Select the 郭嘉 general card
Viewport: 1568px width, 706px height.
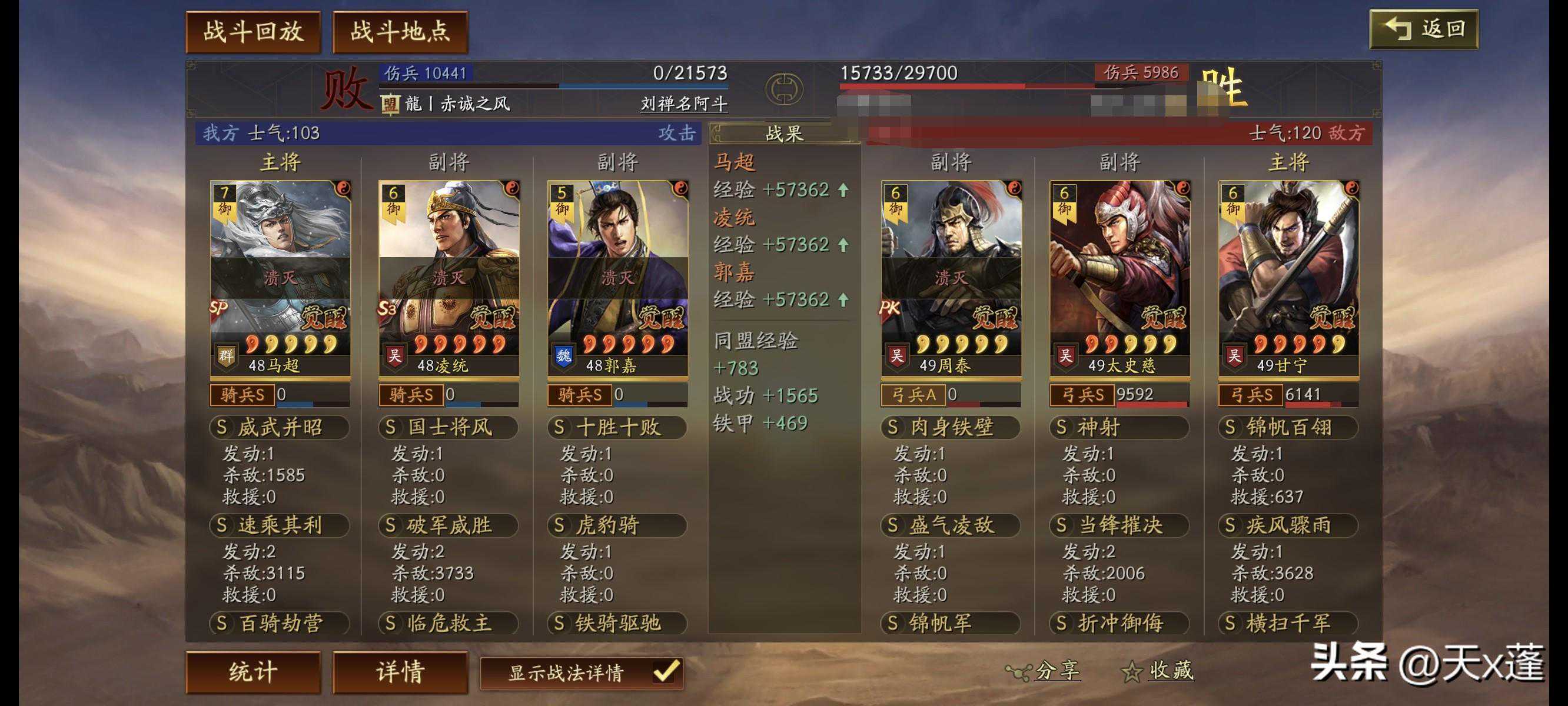point(617,277)
